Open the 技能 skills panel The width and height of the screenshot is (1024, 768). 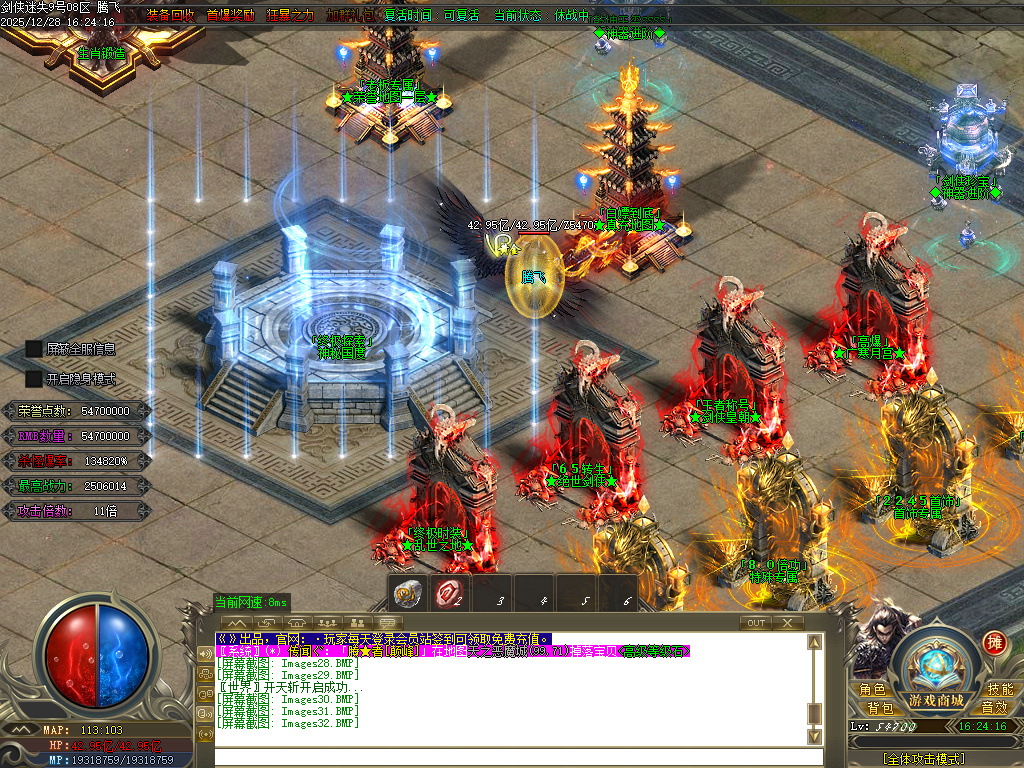click(x=1000, y=690)
